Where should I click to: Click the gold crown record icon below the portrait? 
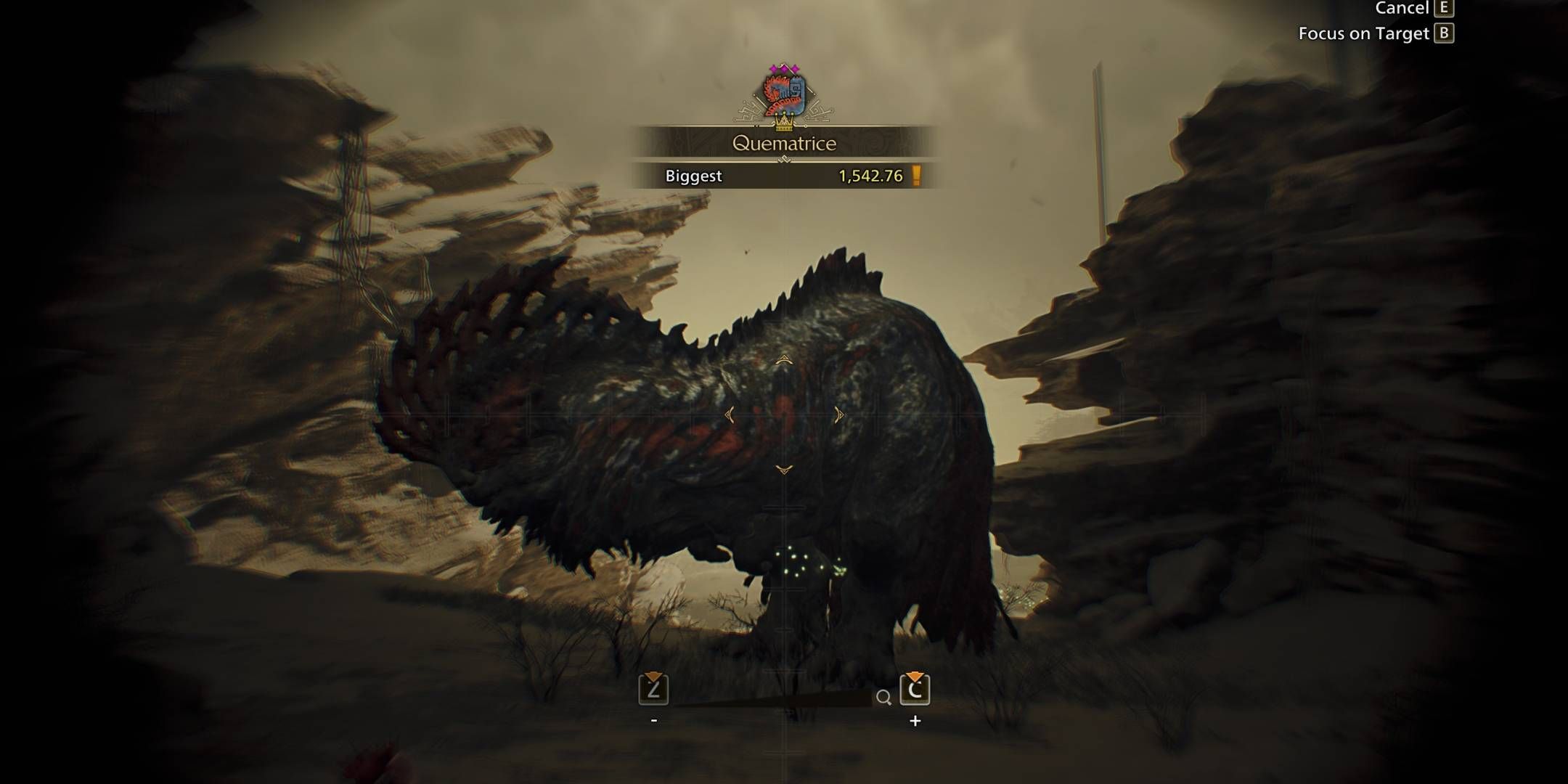point(784,123)
